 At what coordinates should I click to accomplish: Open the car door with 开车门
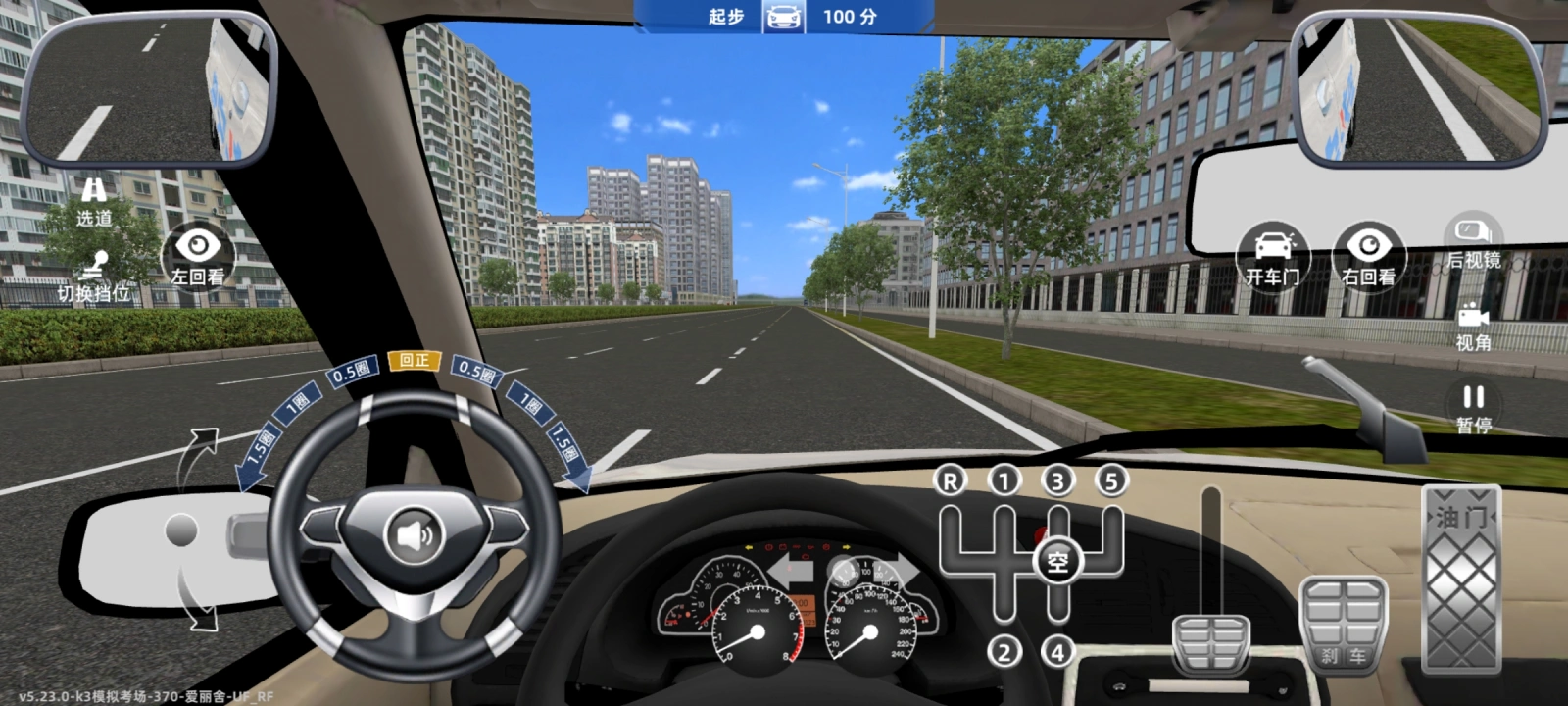pyautogui.click(x=1272, y=255)
